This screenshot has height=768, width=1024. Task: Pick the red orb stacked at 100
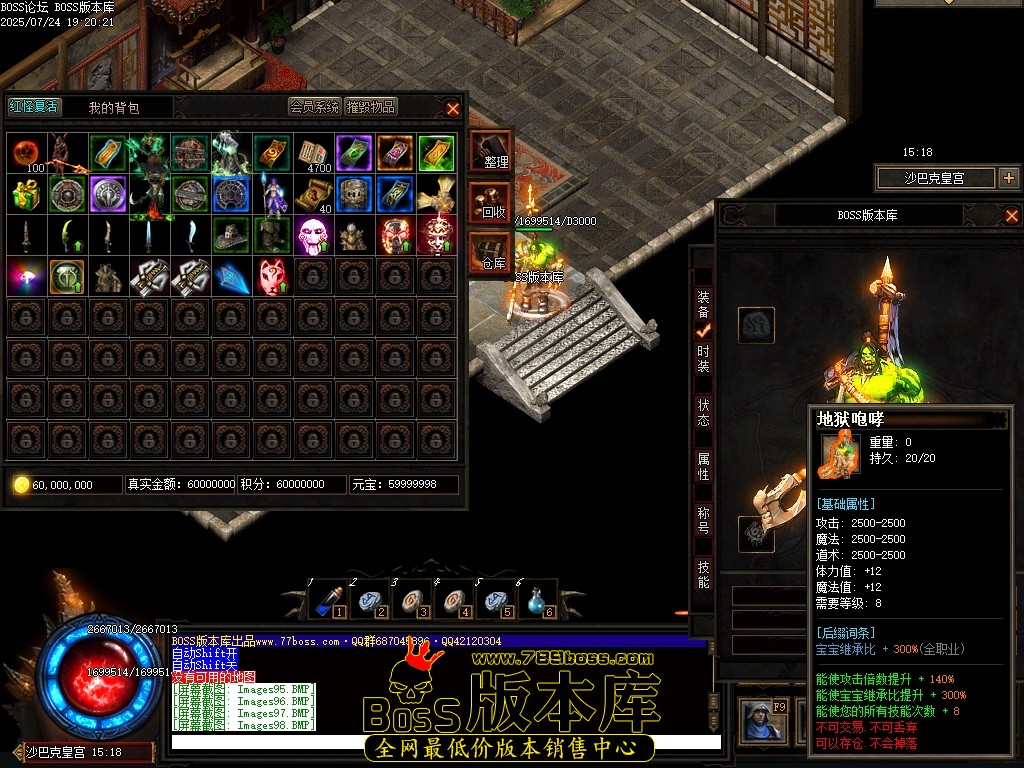(x=26, y=153)
